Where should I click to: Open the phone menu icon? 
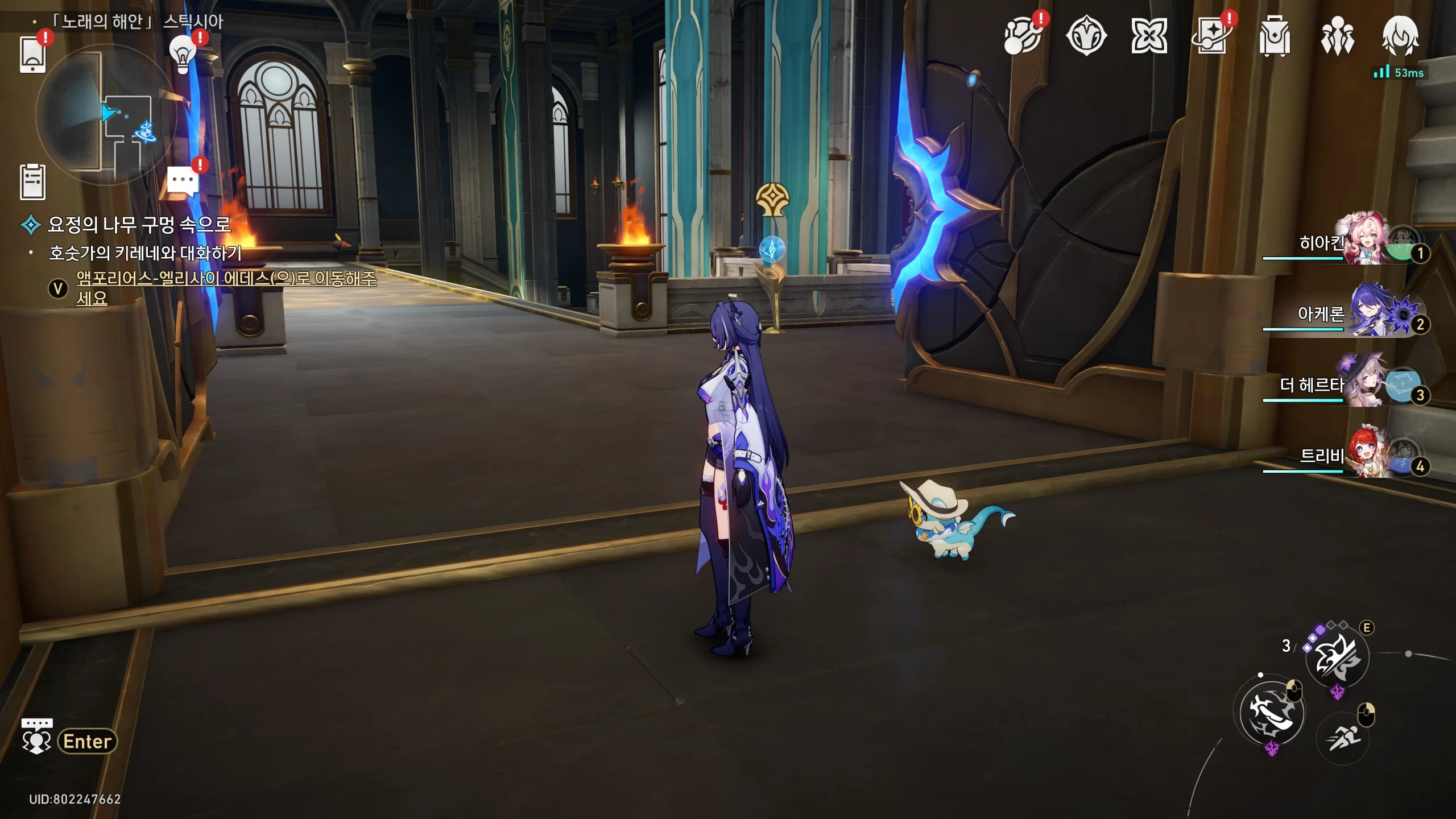pos(32,54)
